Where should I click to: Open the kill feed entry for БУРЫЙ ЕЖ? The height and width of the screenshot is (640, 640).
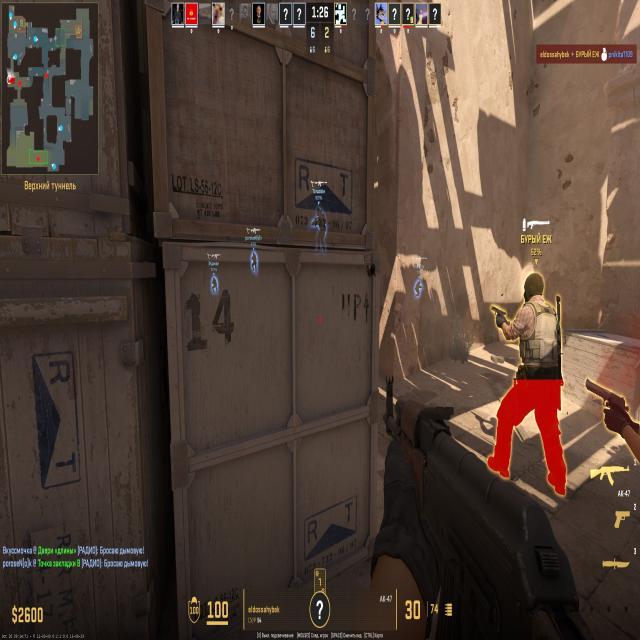coord(587,55)
